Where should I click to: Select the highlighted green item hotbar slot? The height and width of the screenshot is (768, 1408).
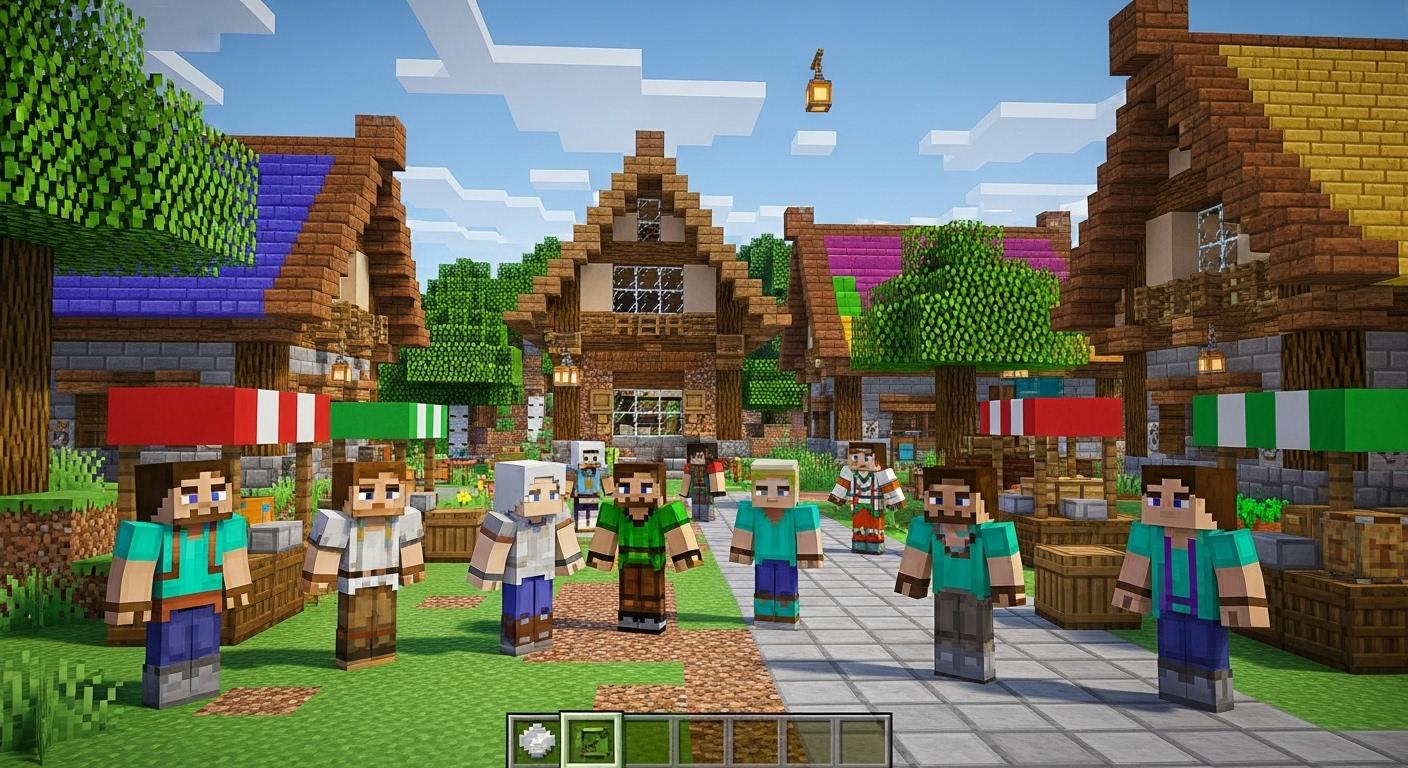click(591, 741)
